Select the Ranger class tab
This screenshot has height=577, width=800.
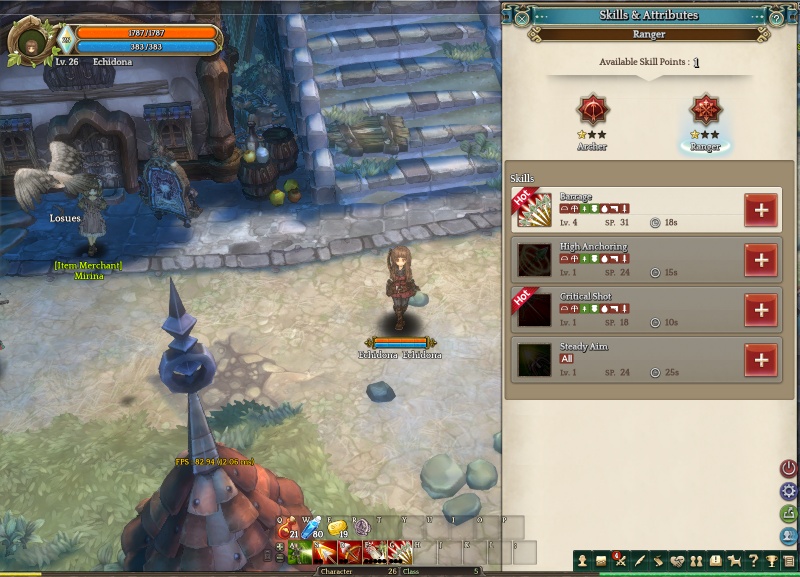(x=705, y=110)
